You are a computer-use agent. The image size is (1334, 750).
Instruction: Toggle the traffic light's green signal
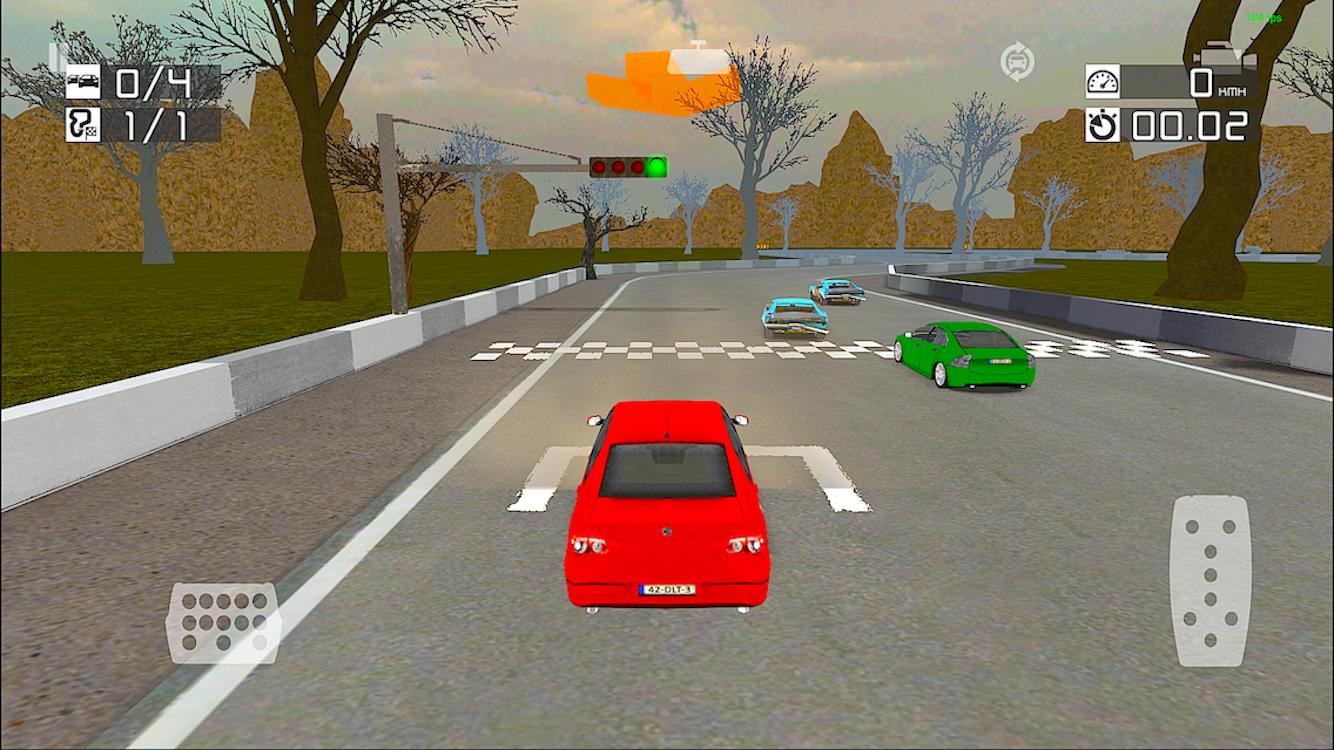tap(655, 167)
